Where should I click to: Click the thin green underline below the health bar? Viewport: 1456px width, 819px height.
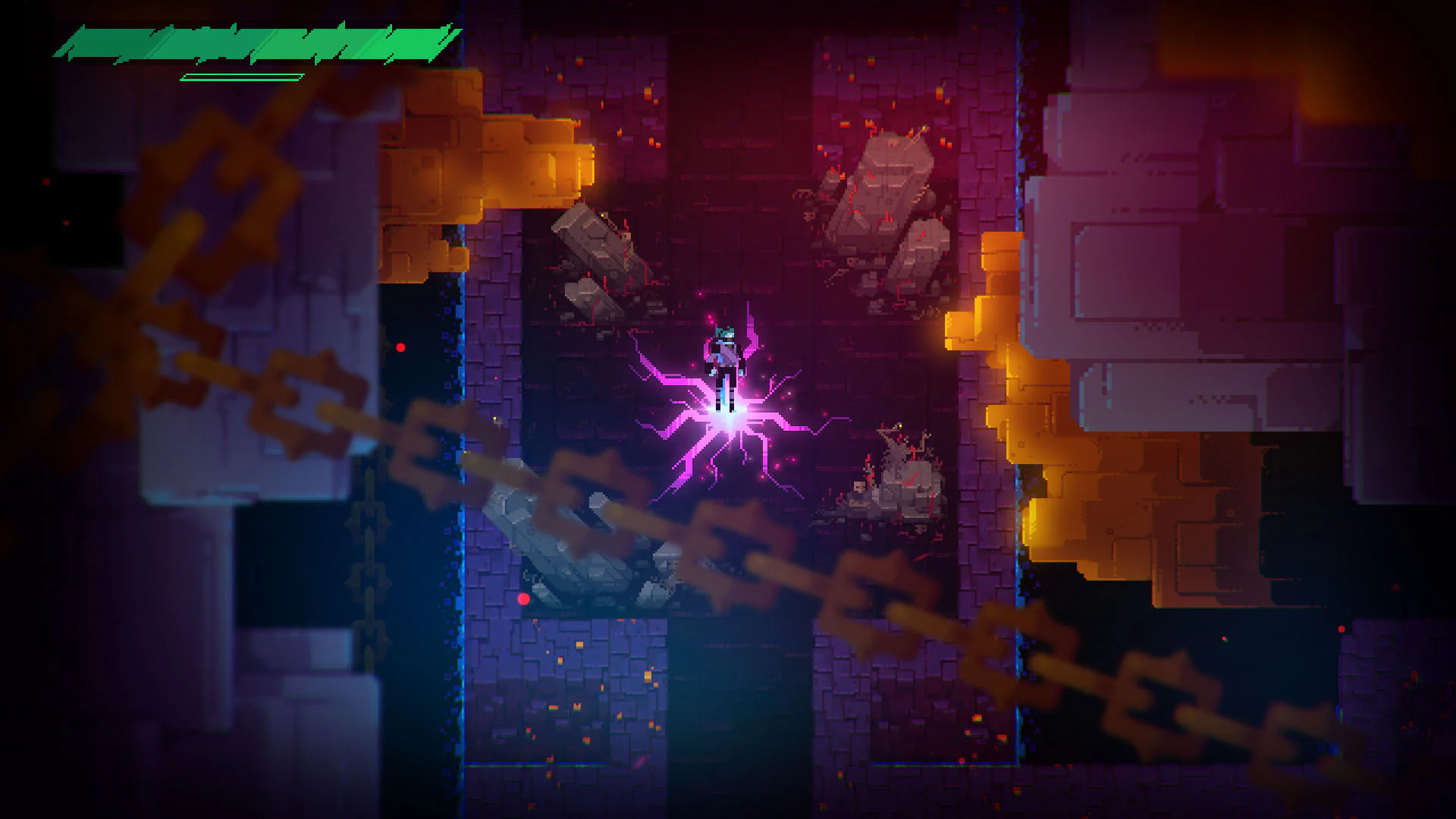[x=239, y=76]
